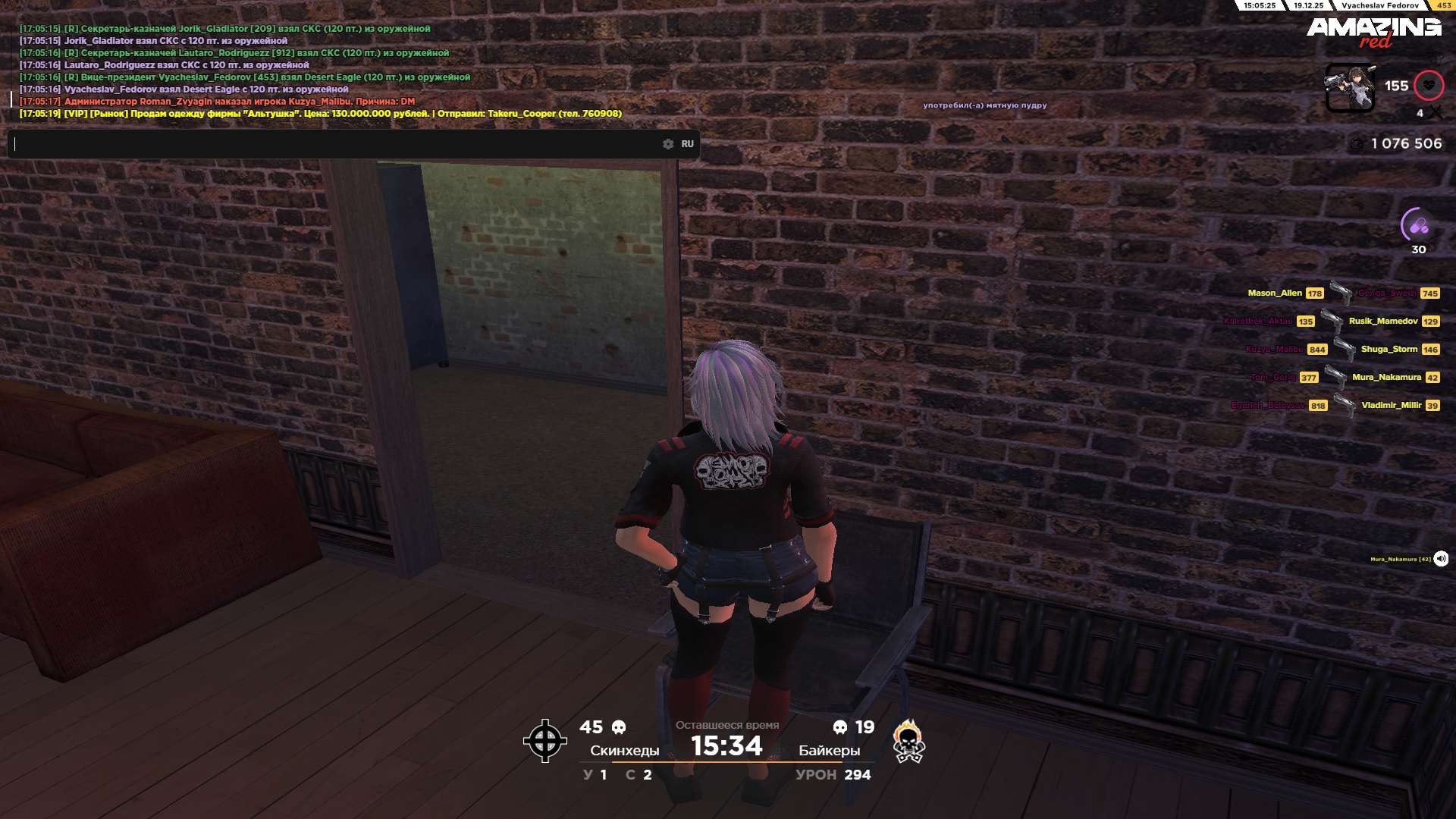
Task: Select the weapon portrait icon with the gun-wielding character
Action: point(1350,88)
